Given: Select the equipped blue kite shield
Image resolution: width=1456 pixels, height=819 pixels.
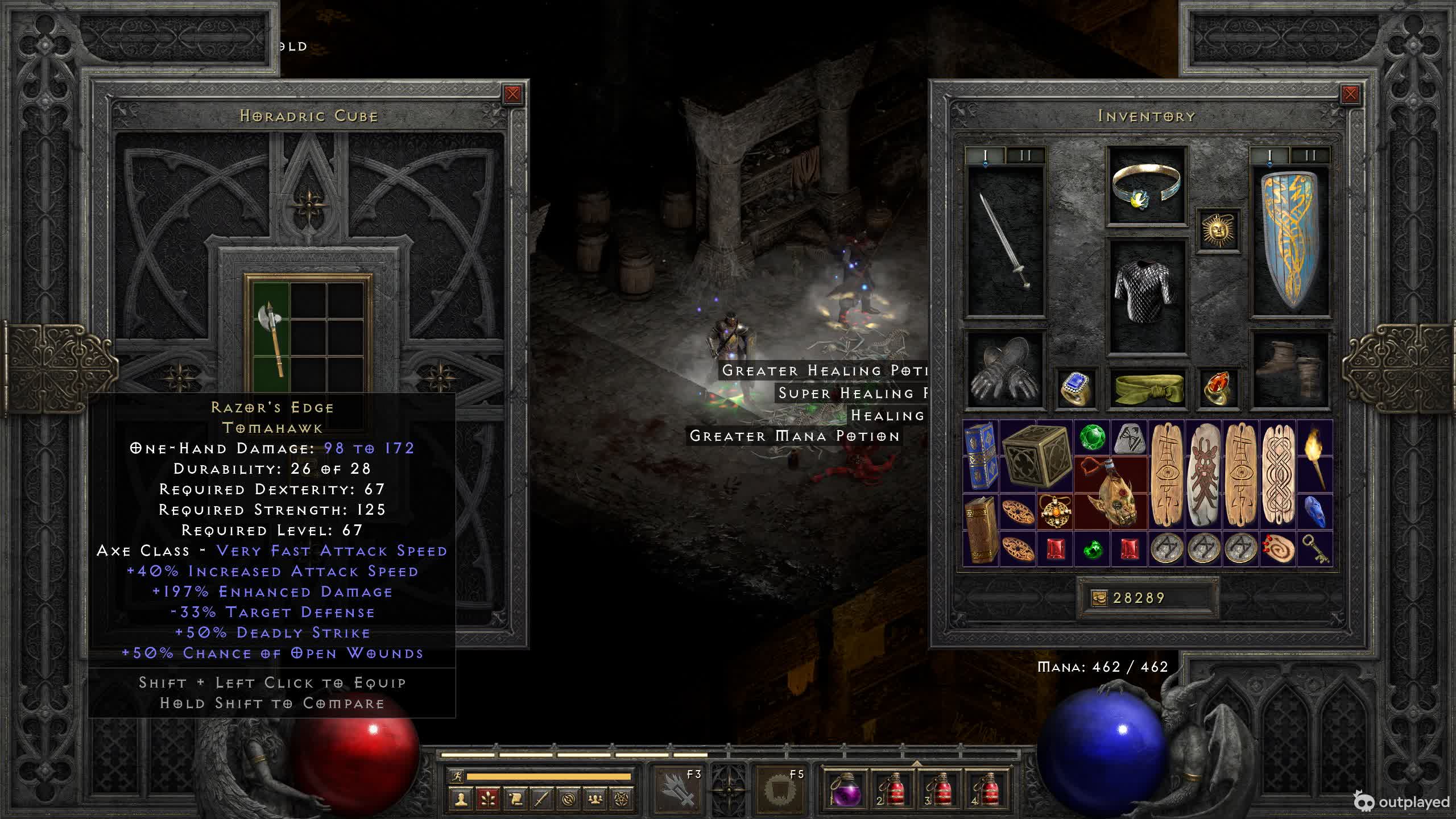Looking at the screenshot, I should tap(1290, 241).
